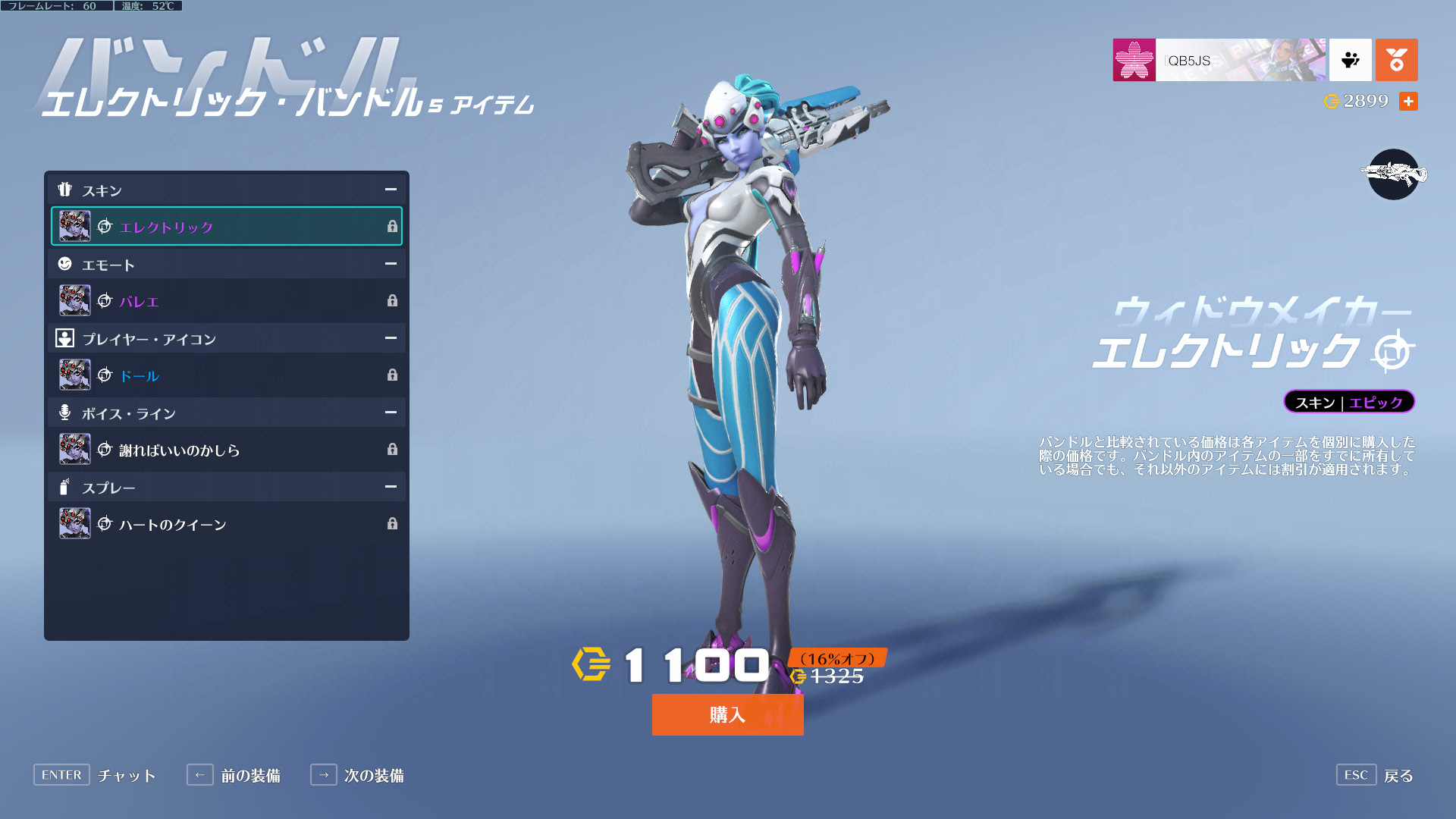The width and height of the screenshot is (1456, 819).
Task: Open chat via the チャット label
Action: (x=127, y=776)
